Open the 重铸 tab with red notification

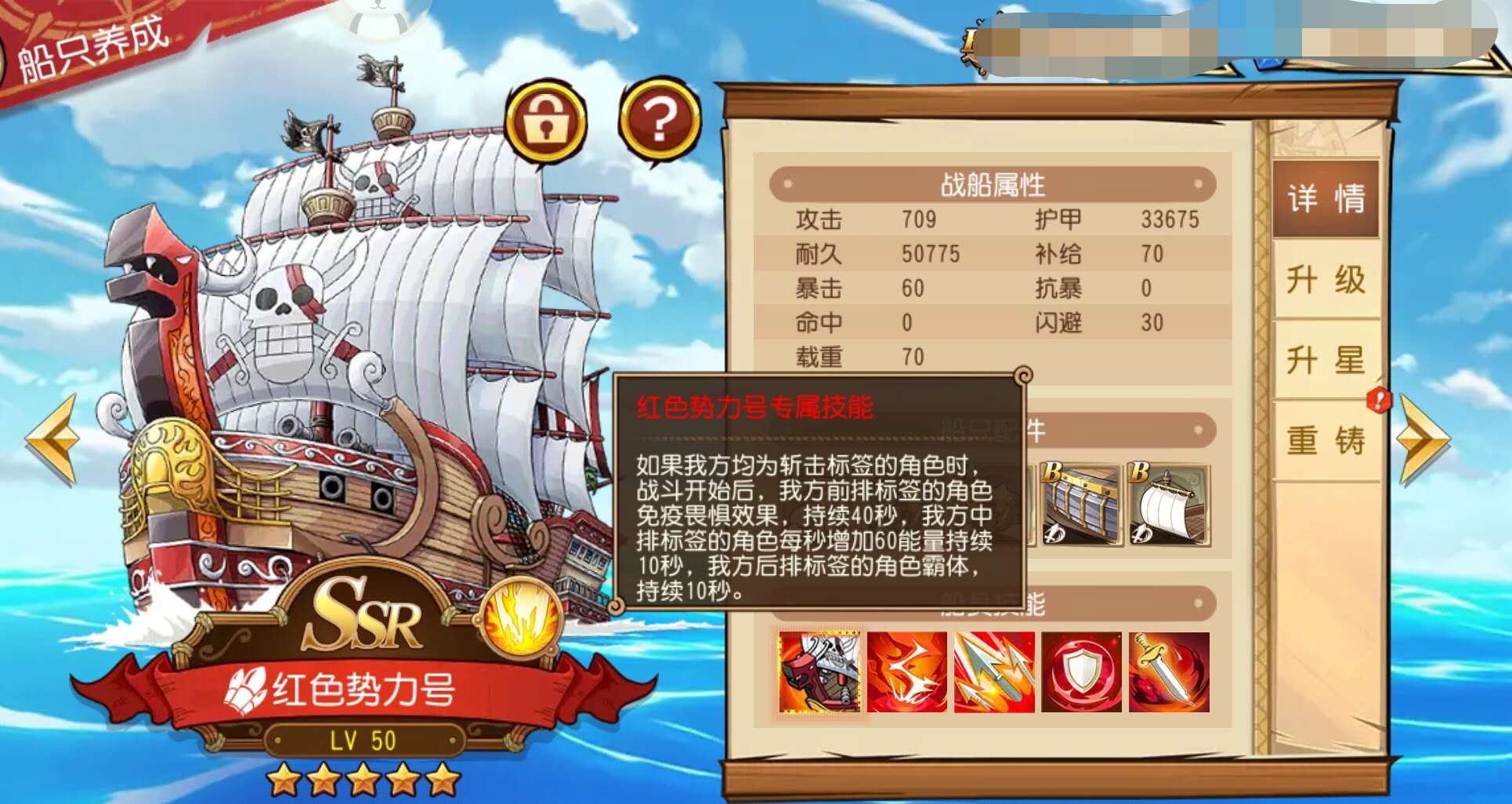coord(1326,441)
